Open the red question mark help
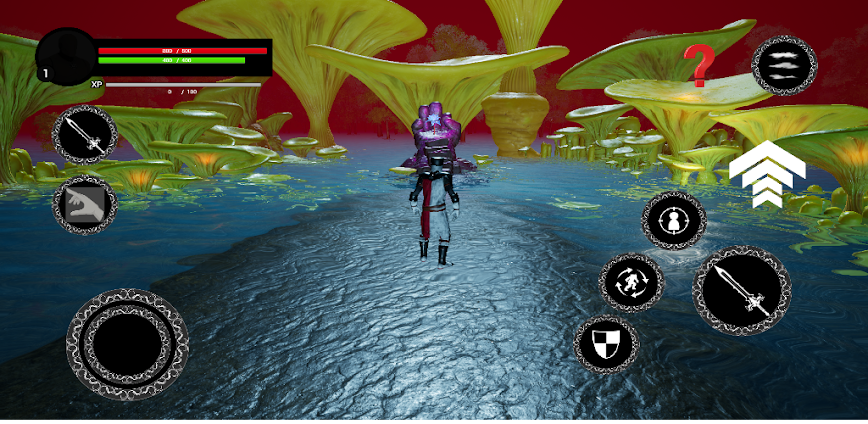Image resolution: width=868 pixels, height=424 pixels. 700,65
